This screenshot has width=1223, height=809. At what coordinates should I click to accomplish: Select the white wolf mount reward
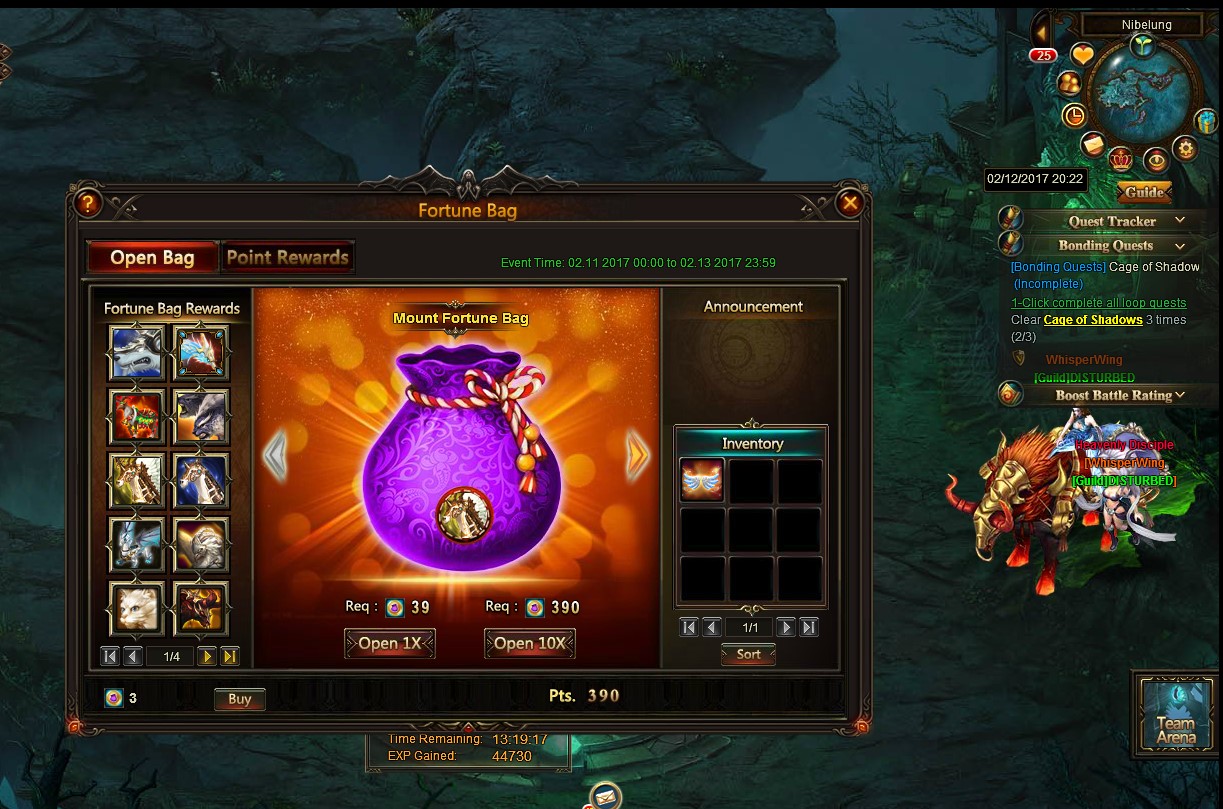tap(137, 352)
